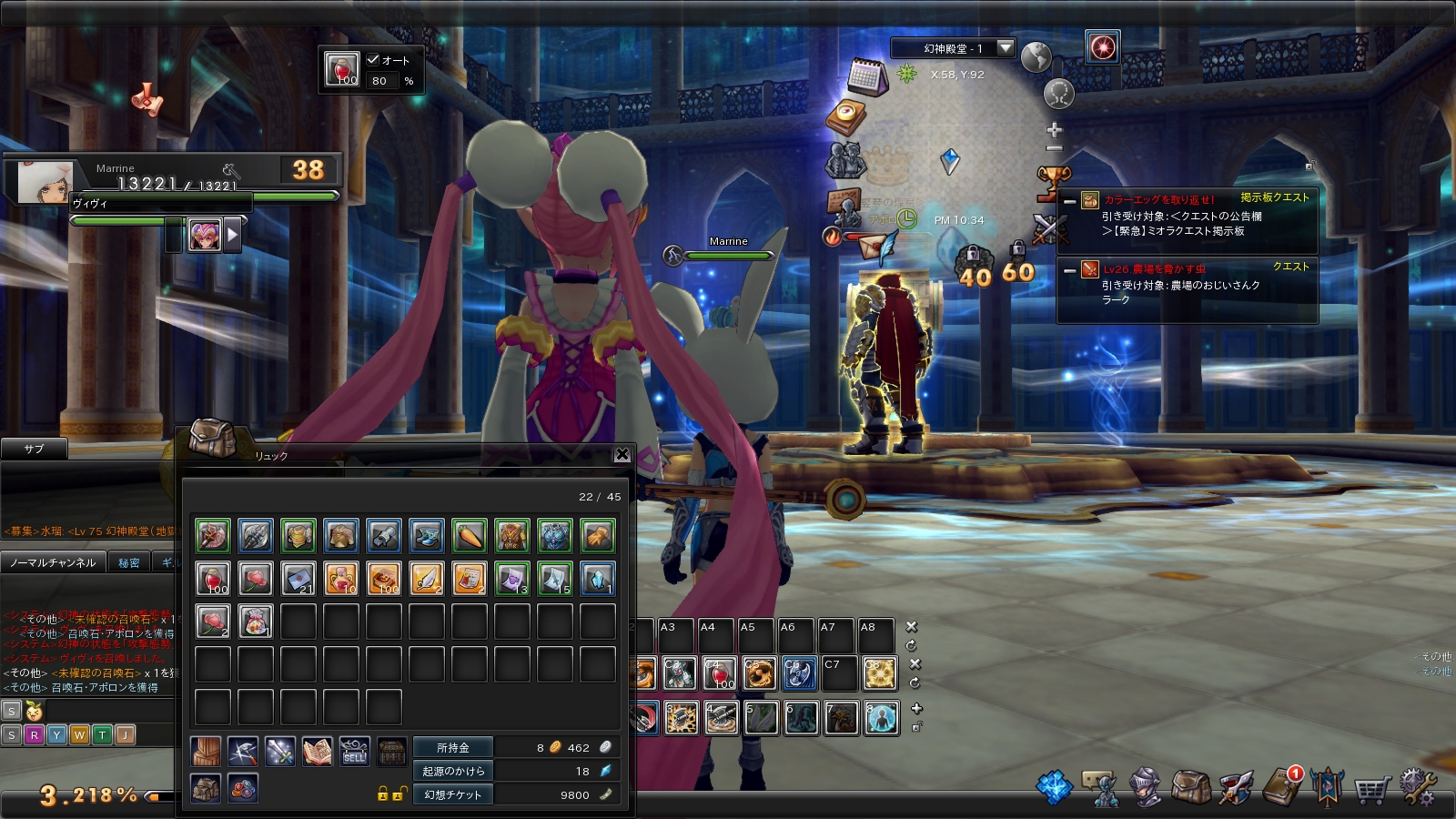Open the channel dropdown for 幻神殿堂 - 1
Viewport: 1456px width, 819px height.
1006,48
